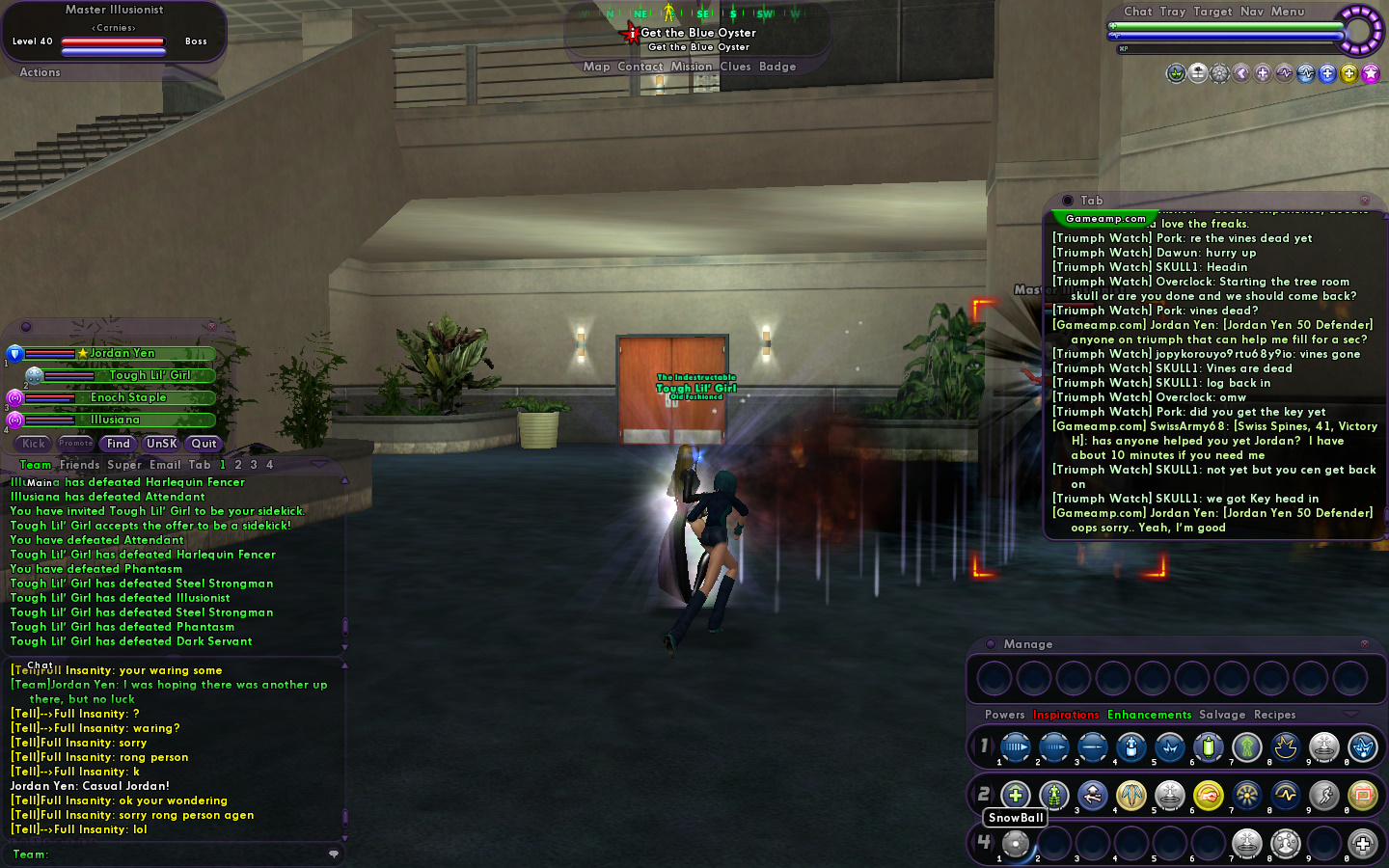Open the Enhancements section

click(1149, 715)
